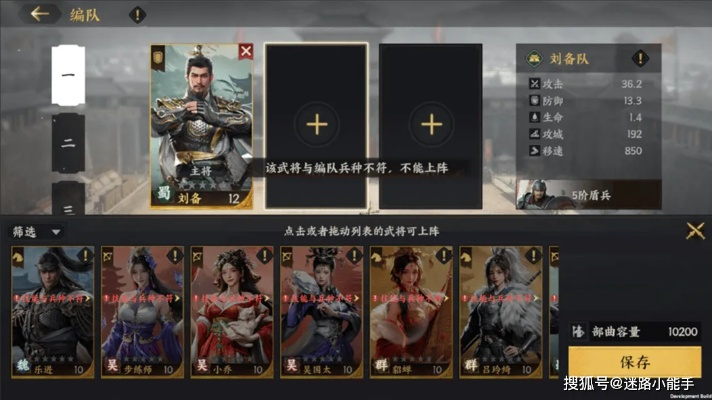712x400 pixels.
Task: Go back using the arrow button
Action: [41, 14]
